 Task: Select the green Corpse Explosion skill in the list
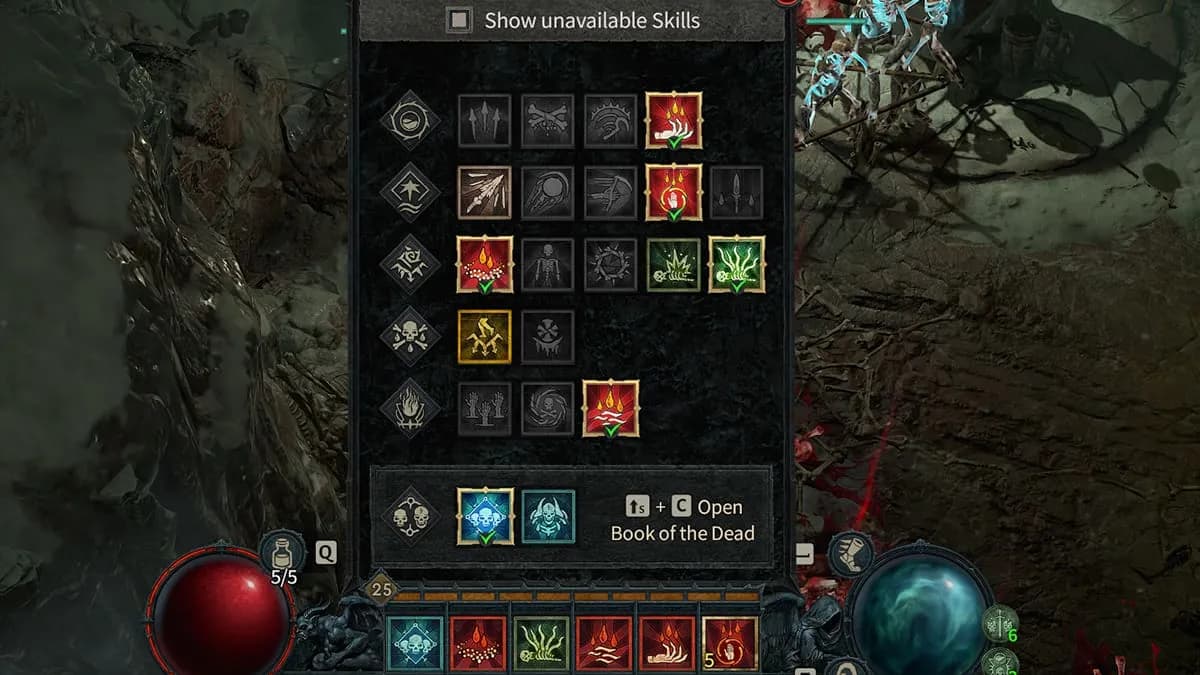[673, 265]
